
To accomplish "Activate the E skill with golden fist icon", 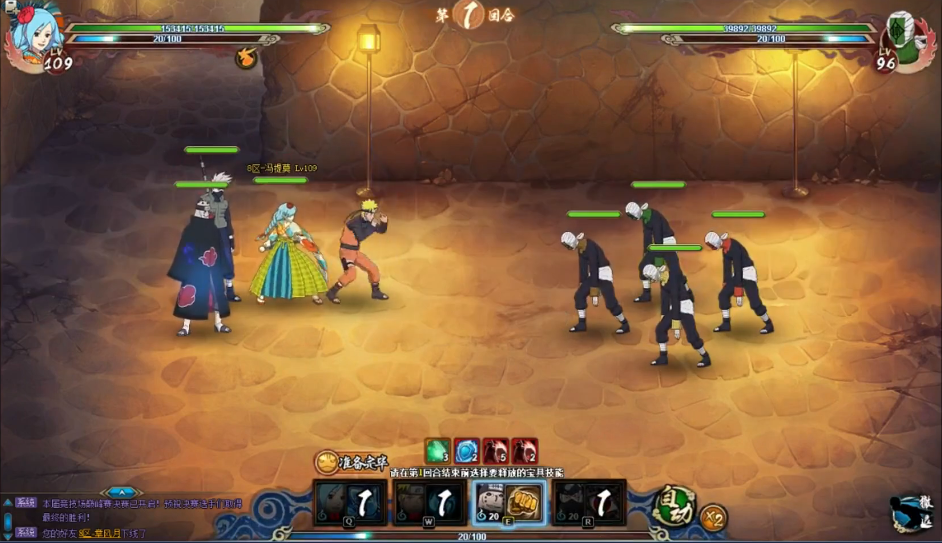I will click(x=507, y=502).
